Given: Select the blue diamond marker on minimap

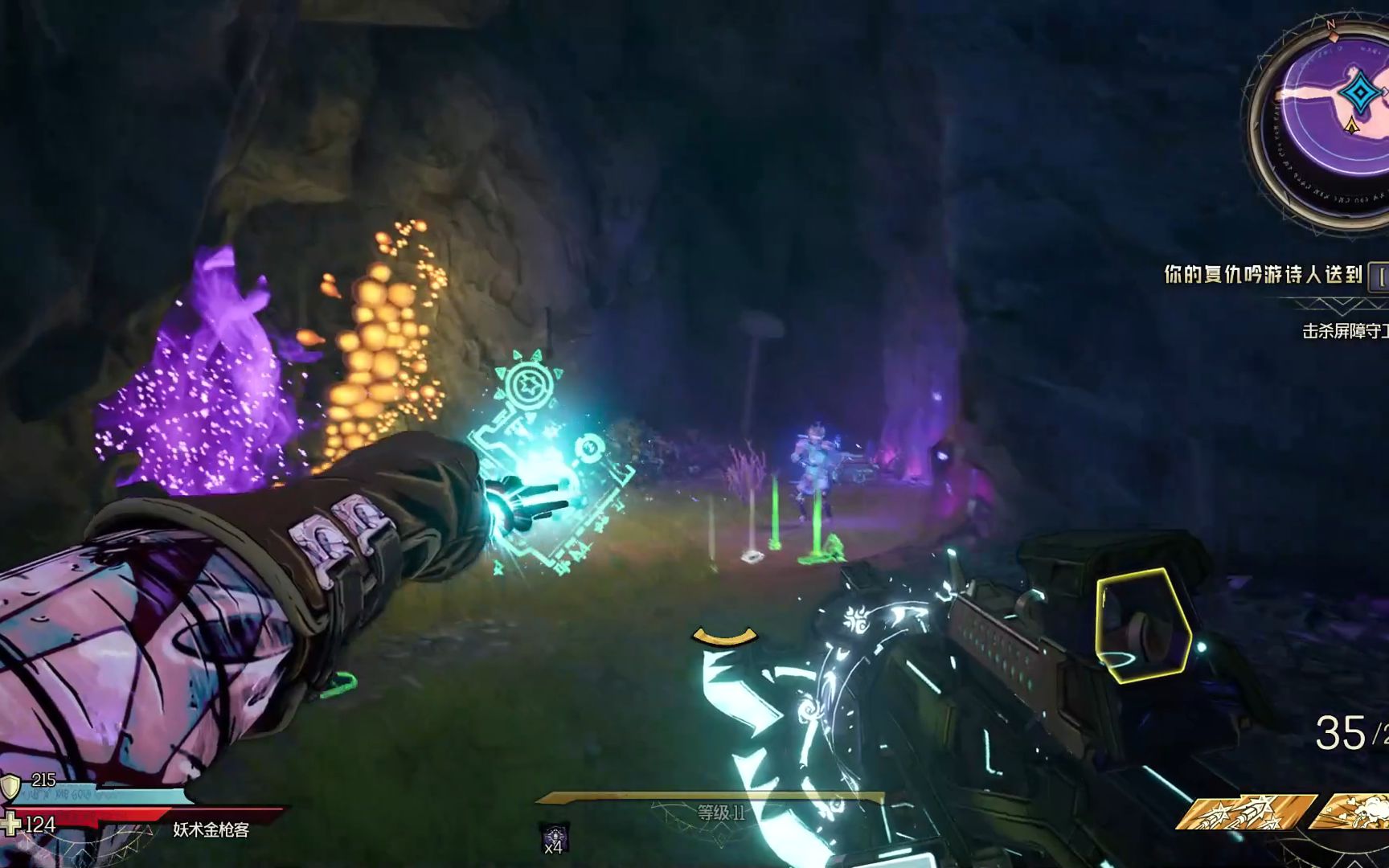Looking at the screenshot, I should [x=1359, y=94].
